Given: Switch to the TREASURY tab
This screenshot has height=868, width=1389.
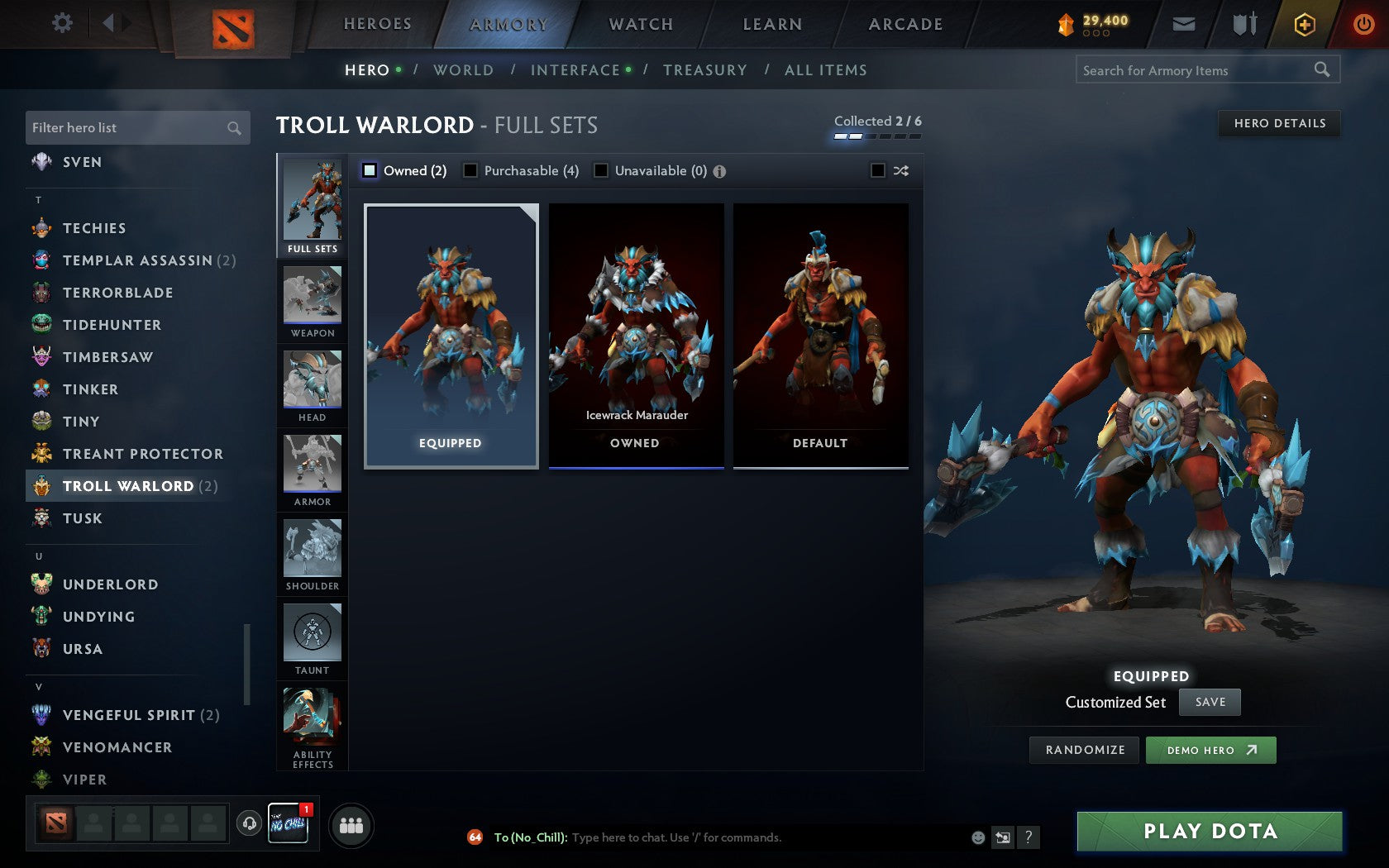Looking at the screenshot, I should [x=705, y=70].
